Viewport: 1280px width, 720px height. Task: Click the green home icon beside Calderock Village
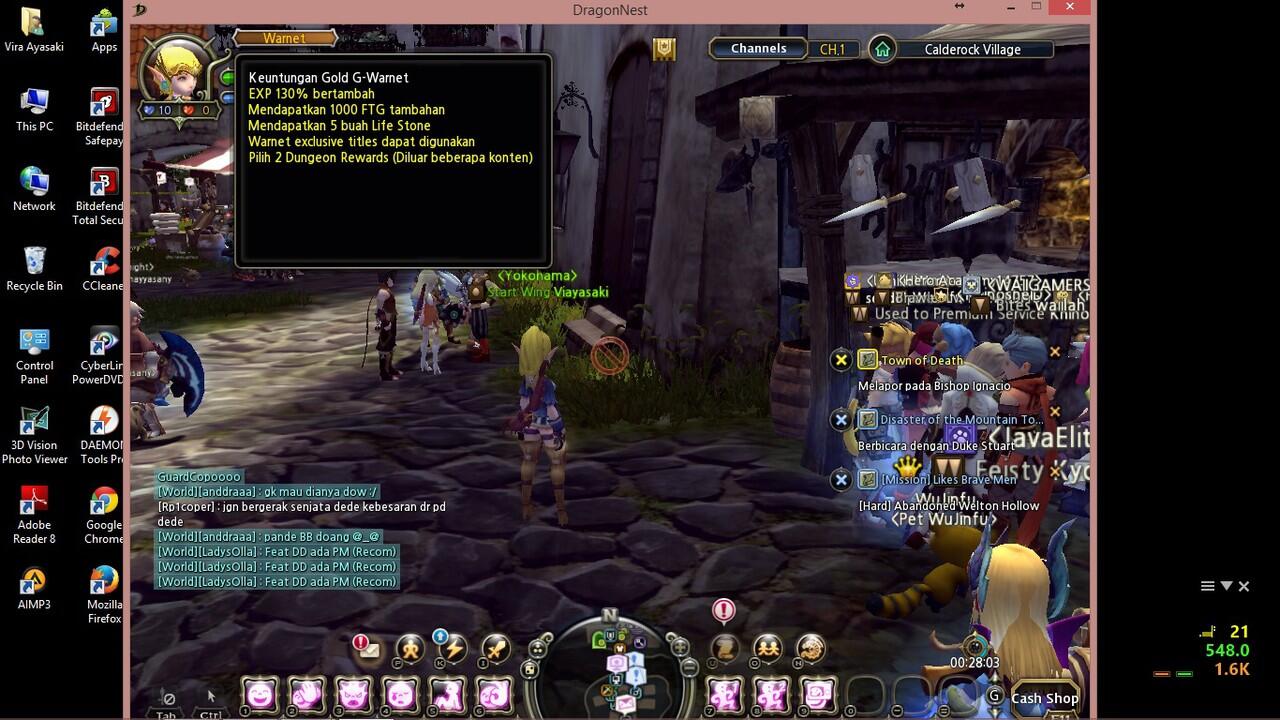[882, 49]
